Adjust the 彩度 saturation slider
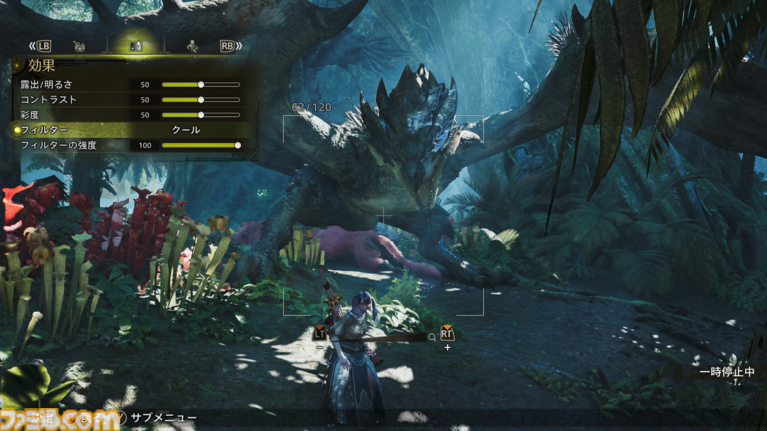 200,115
